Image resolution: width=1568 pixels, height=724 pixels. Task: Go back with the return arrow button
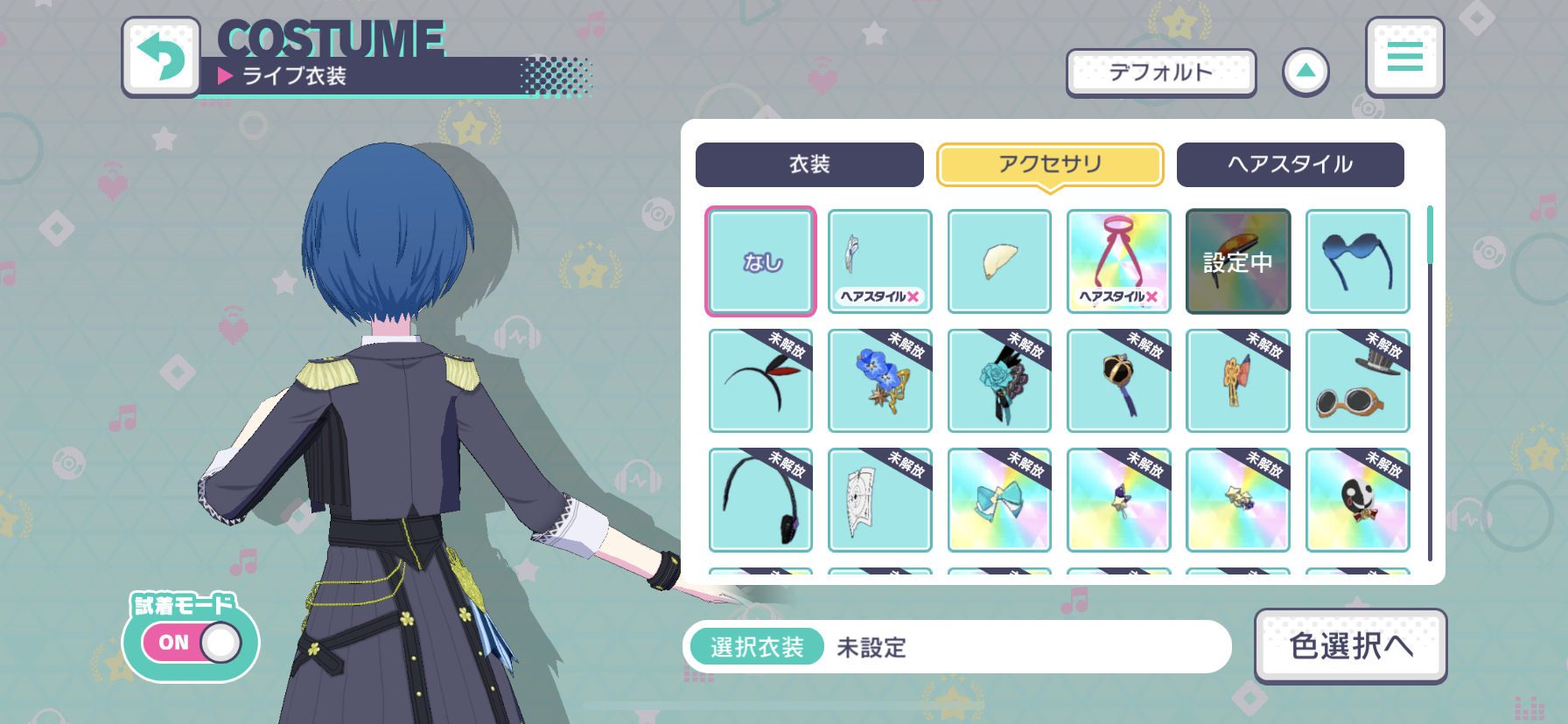pyautogui.click(x=161, y=57)
